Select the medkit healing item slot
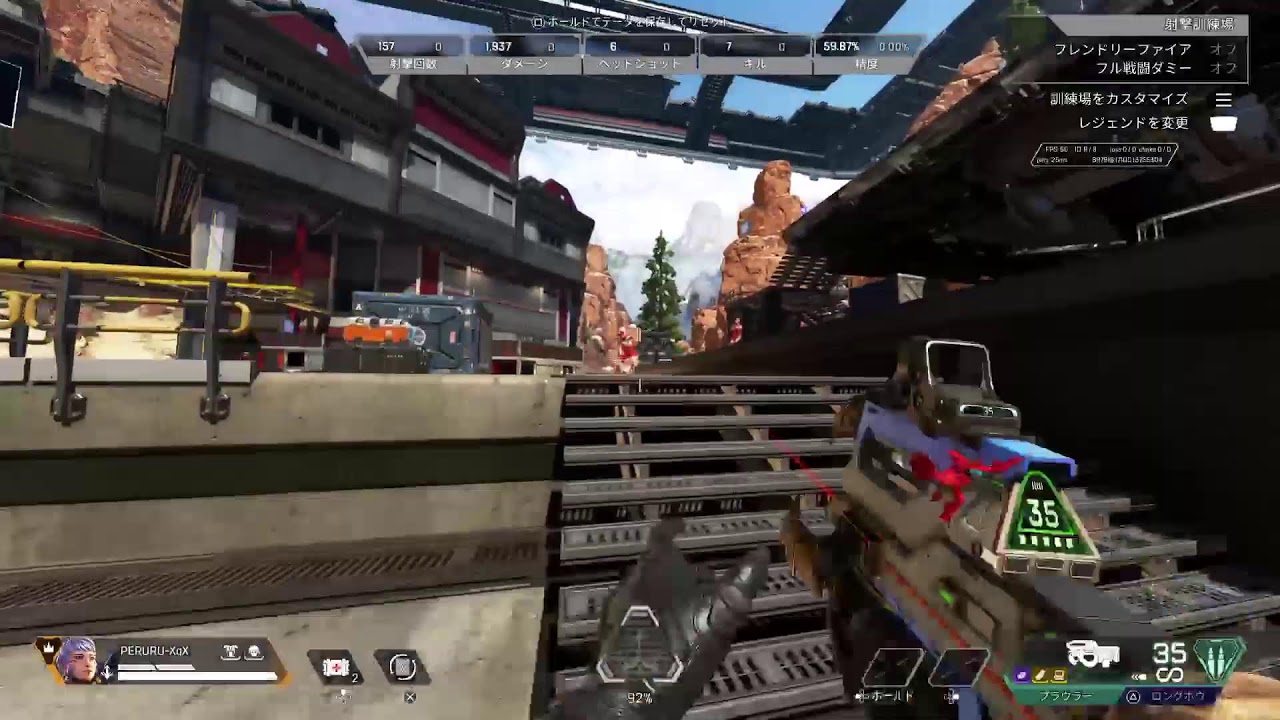Viewport: 1280px width, 720px height. [336, 667]
